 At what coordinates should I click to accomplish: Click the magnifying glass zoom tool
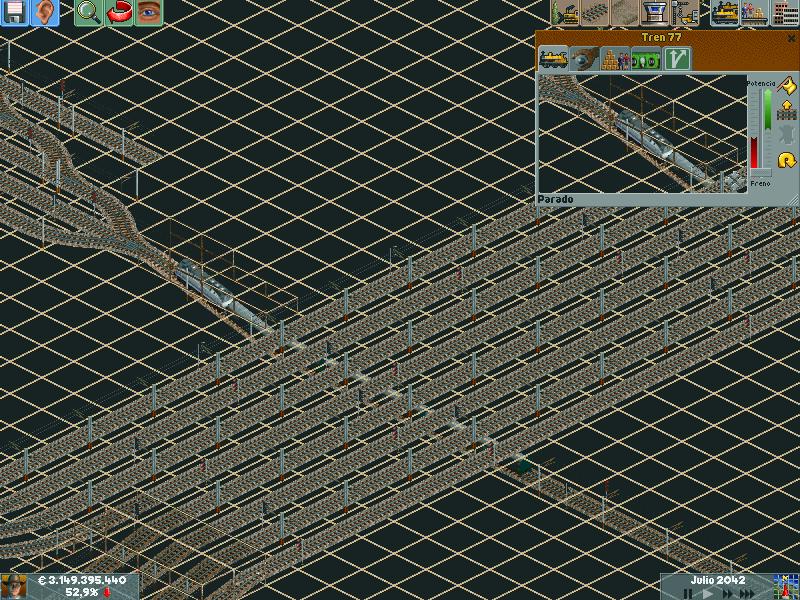[89, 13]
